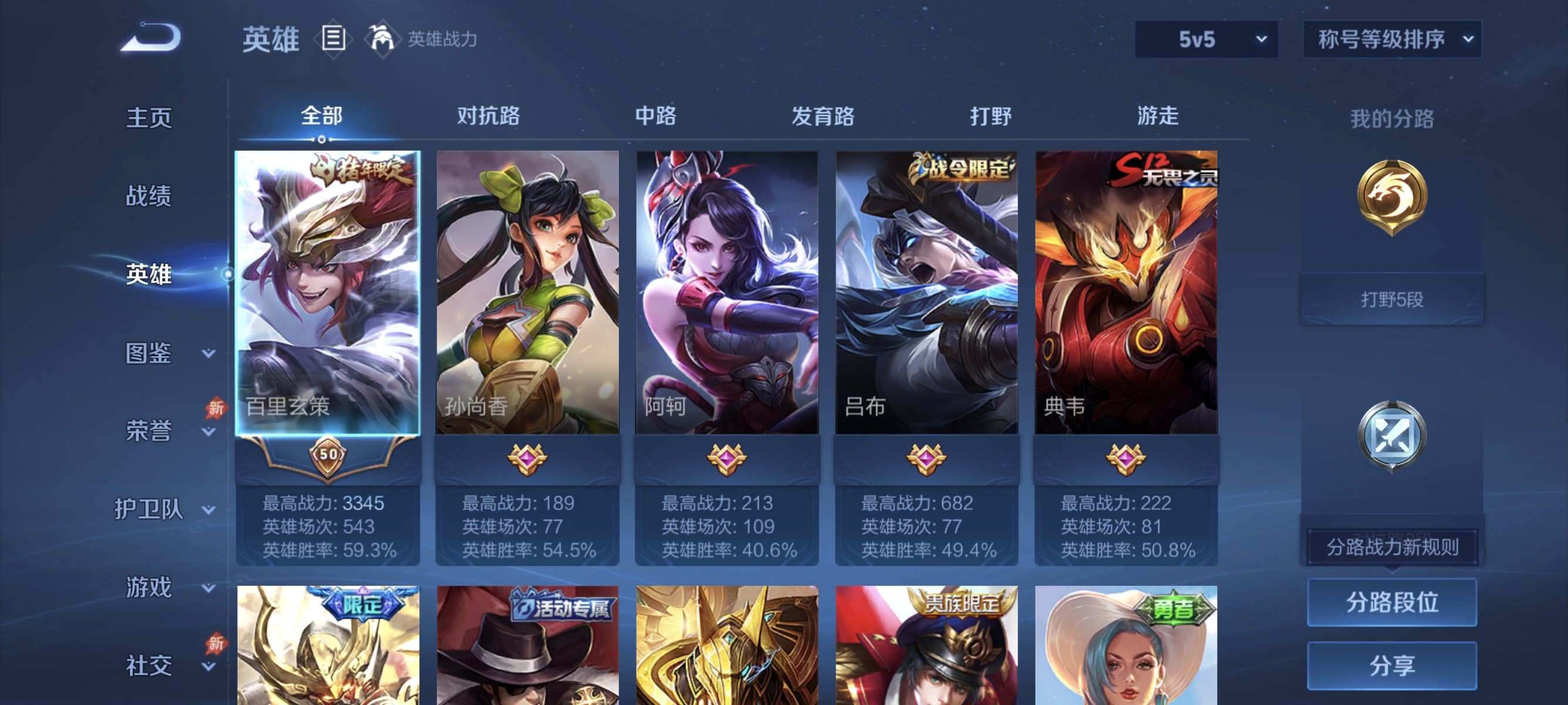Click the 分享 button

click(1394, 666)
